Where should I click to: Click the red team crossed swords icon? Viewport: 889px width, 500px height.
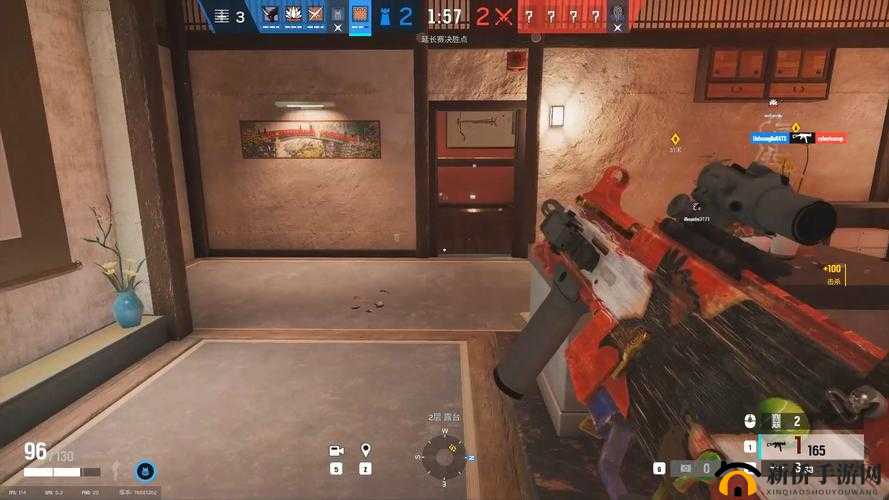click(x=500, y=15)
